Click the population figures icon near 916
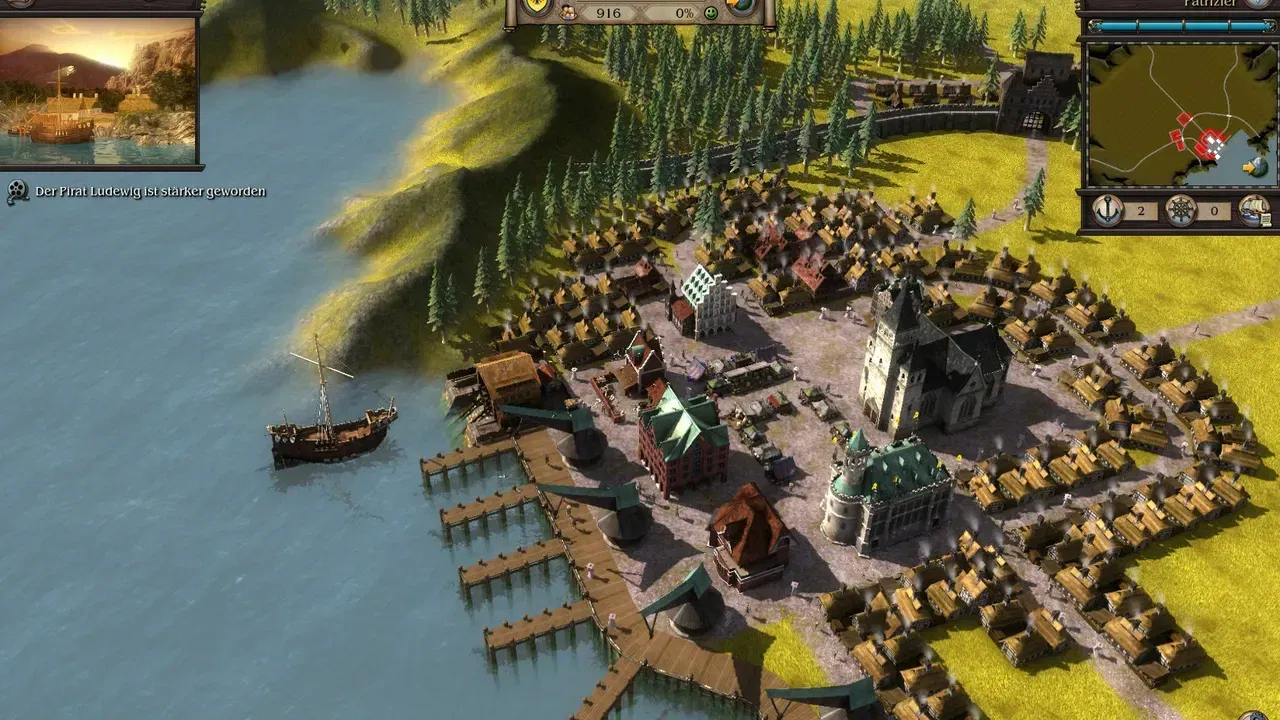This screenshot has height=720, width=1280. 568,13
